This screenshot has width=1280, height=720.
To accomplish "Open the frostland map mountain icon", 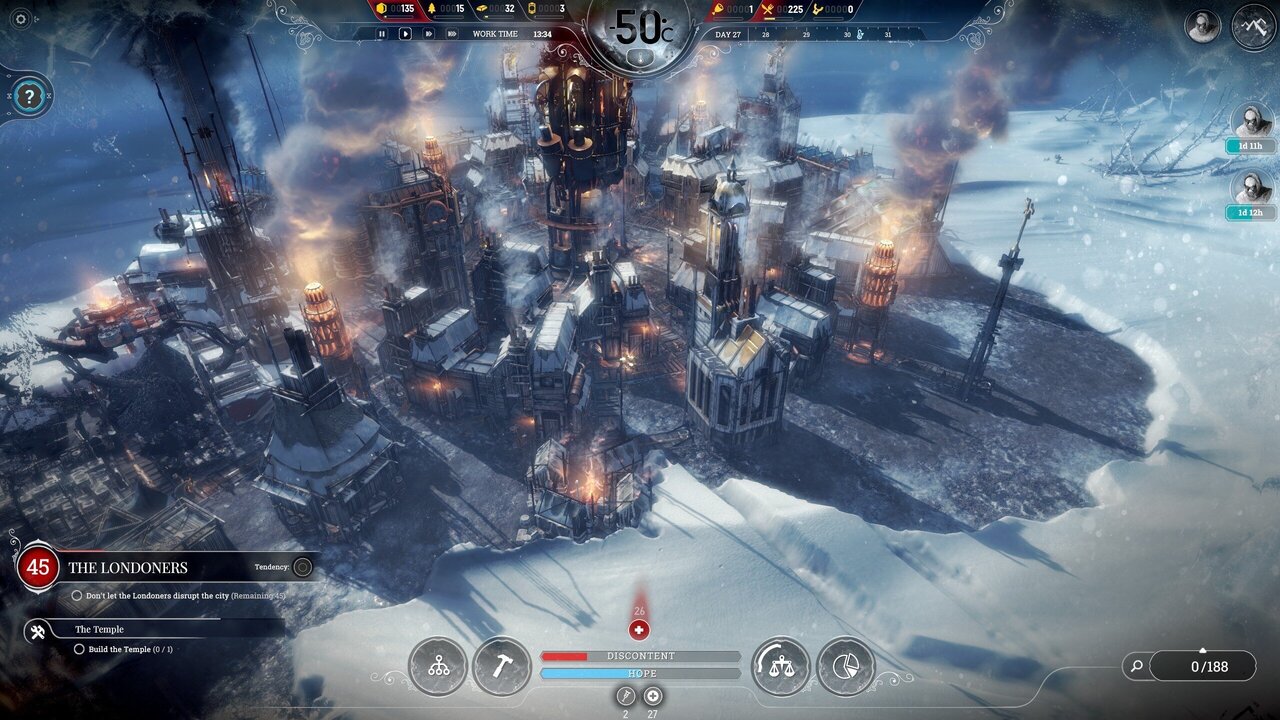I will click(x=1253, y=25).
